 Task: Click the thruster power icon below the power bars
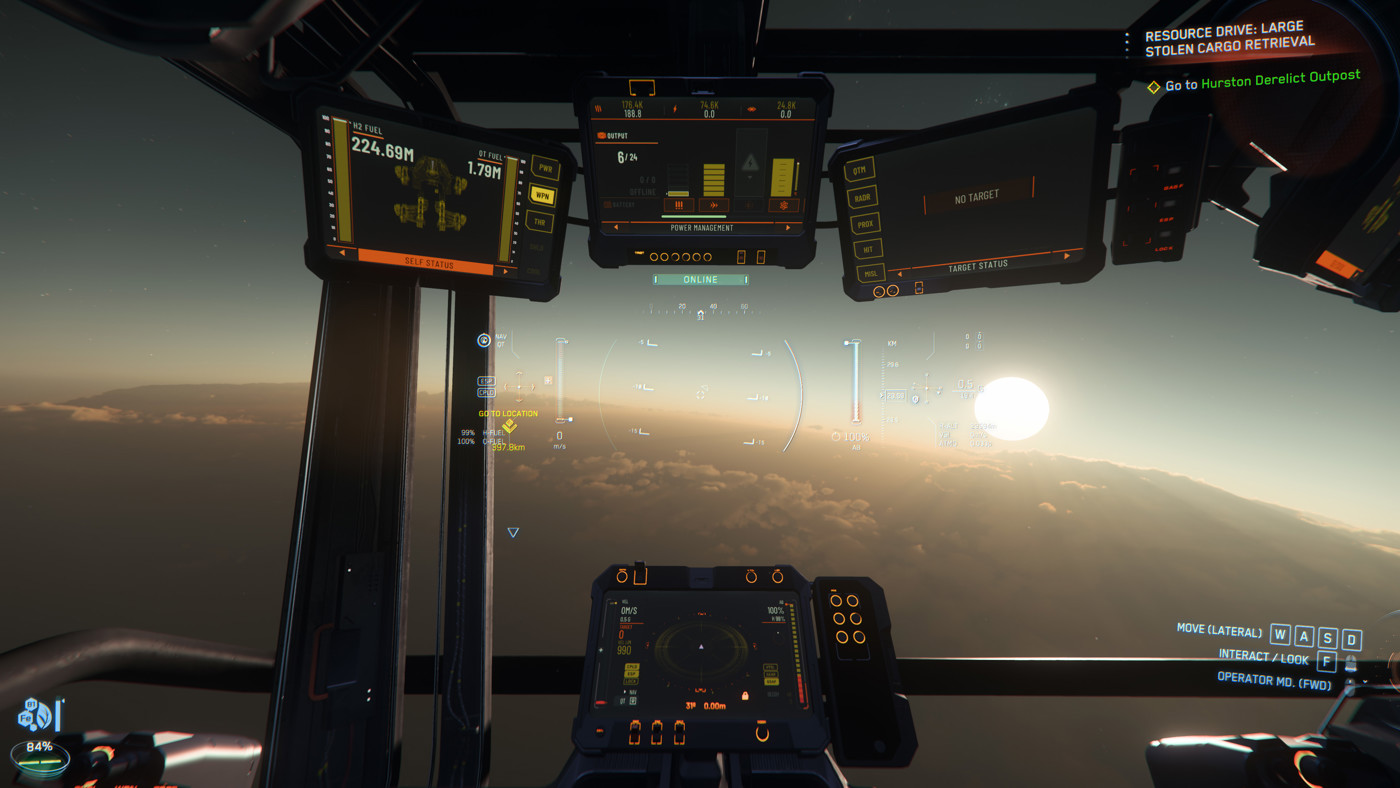click(714, 205)
